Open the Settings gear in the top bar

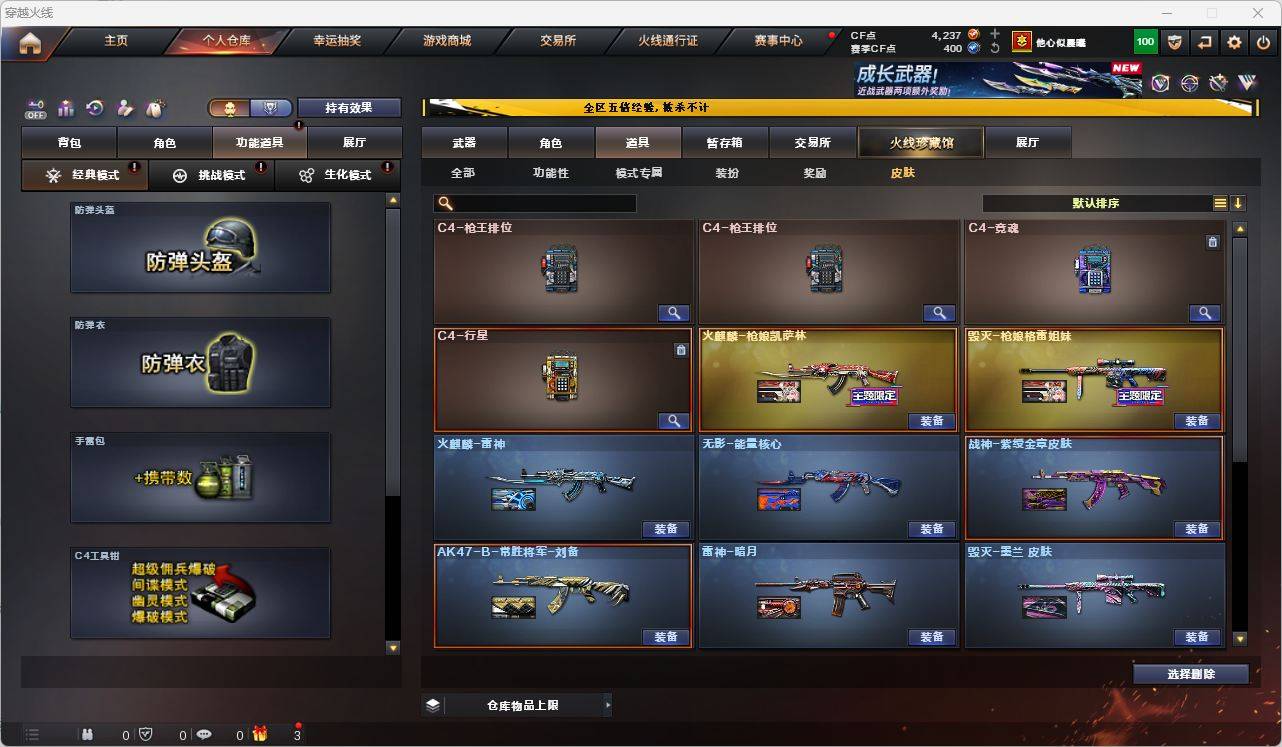(1234, 41)
